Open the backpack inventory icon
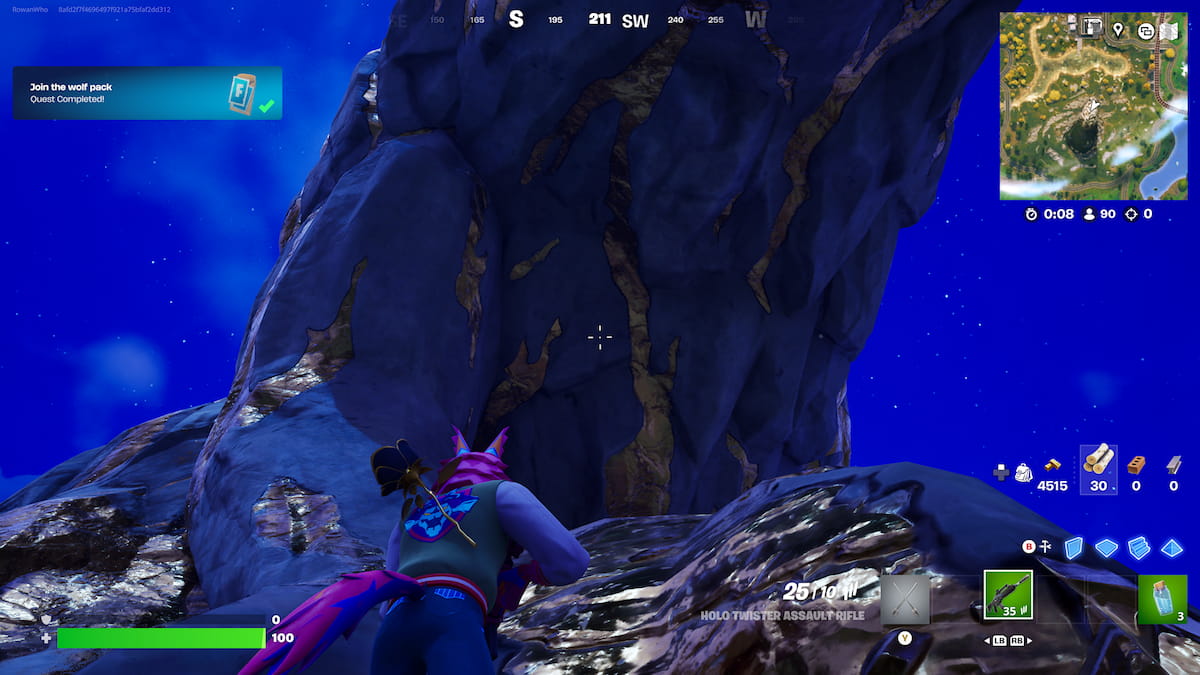Image resolution: width=1200 pixels, height=675 pixels. (1023, 472)
